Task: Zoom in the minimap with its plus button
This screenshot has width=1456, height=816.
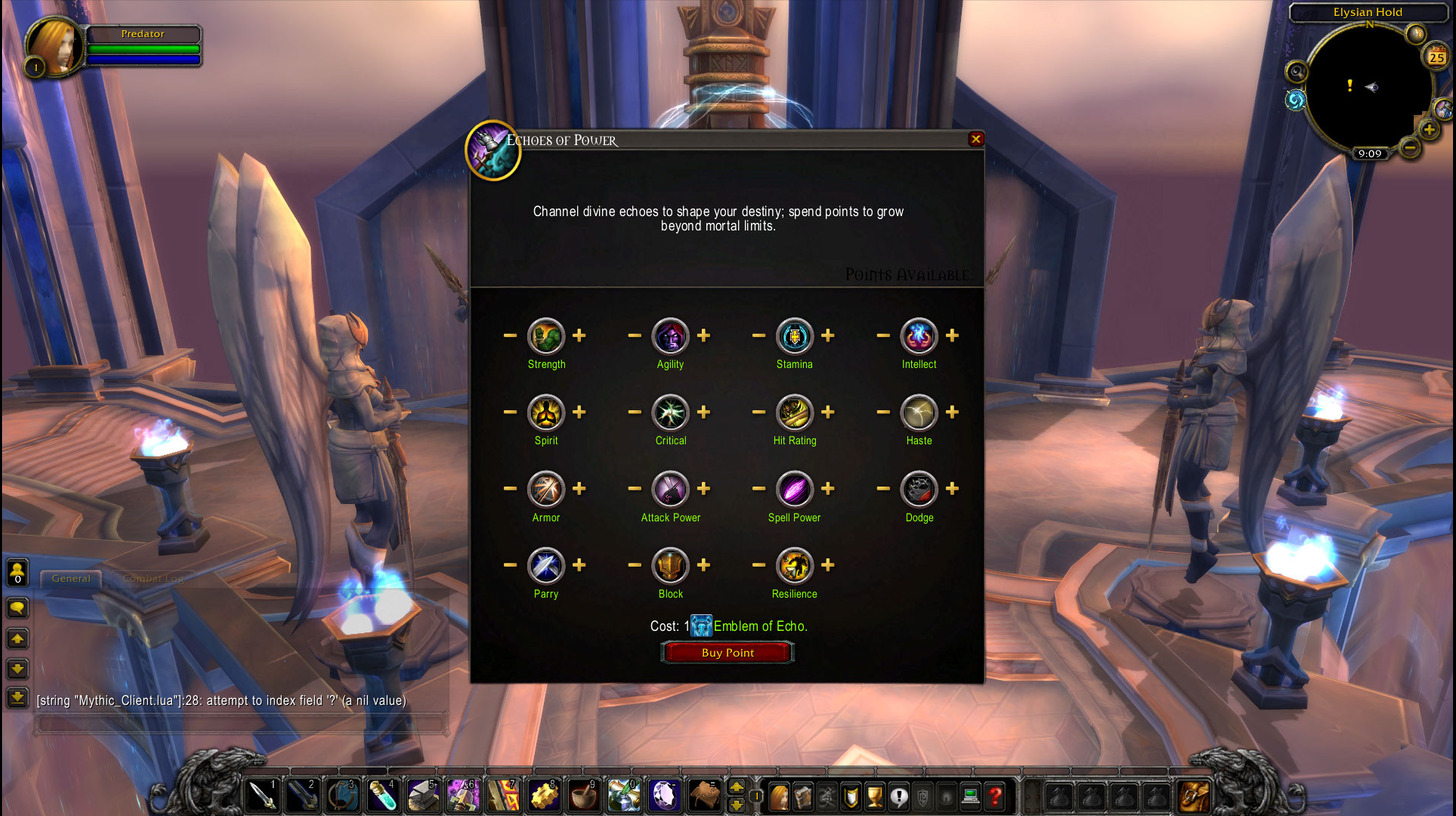Action: pos(1430,130)
